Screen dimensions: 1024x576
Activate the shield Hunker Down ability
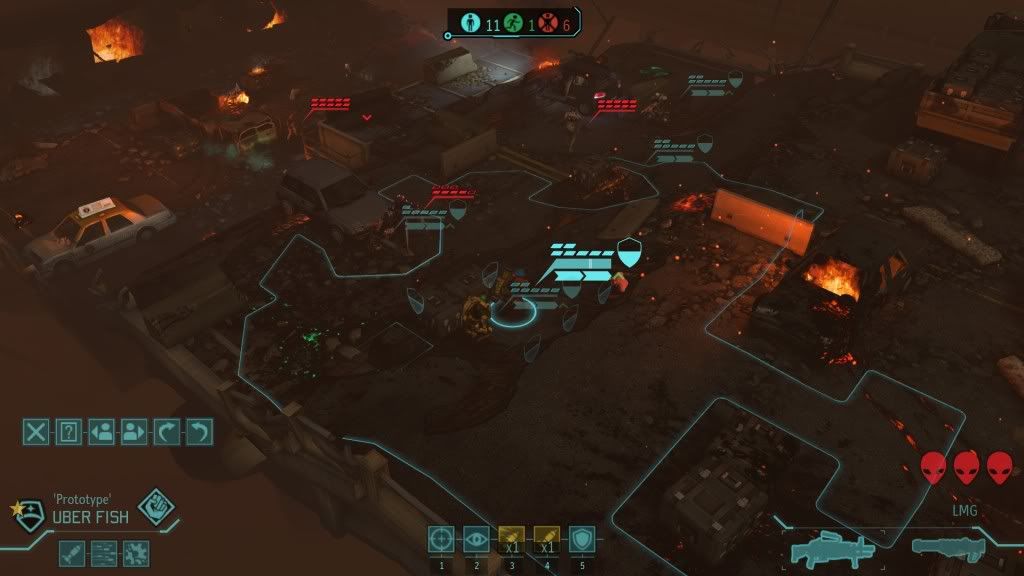tap(581, 540)
